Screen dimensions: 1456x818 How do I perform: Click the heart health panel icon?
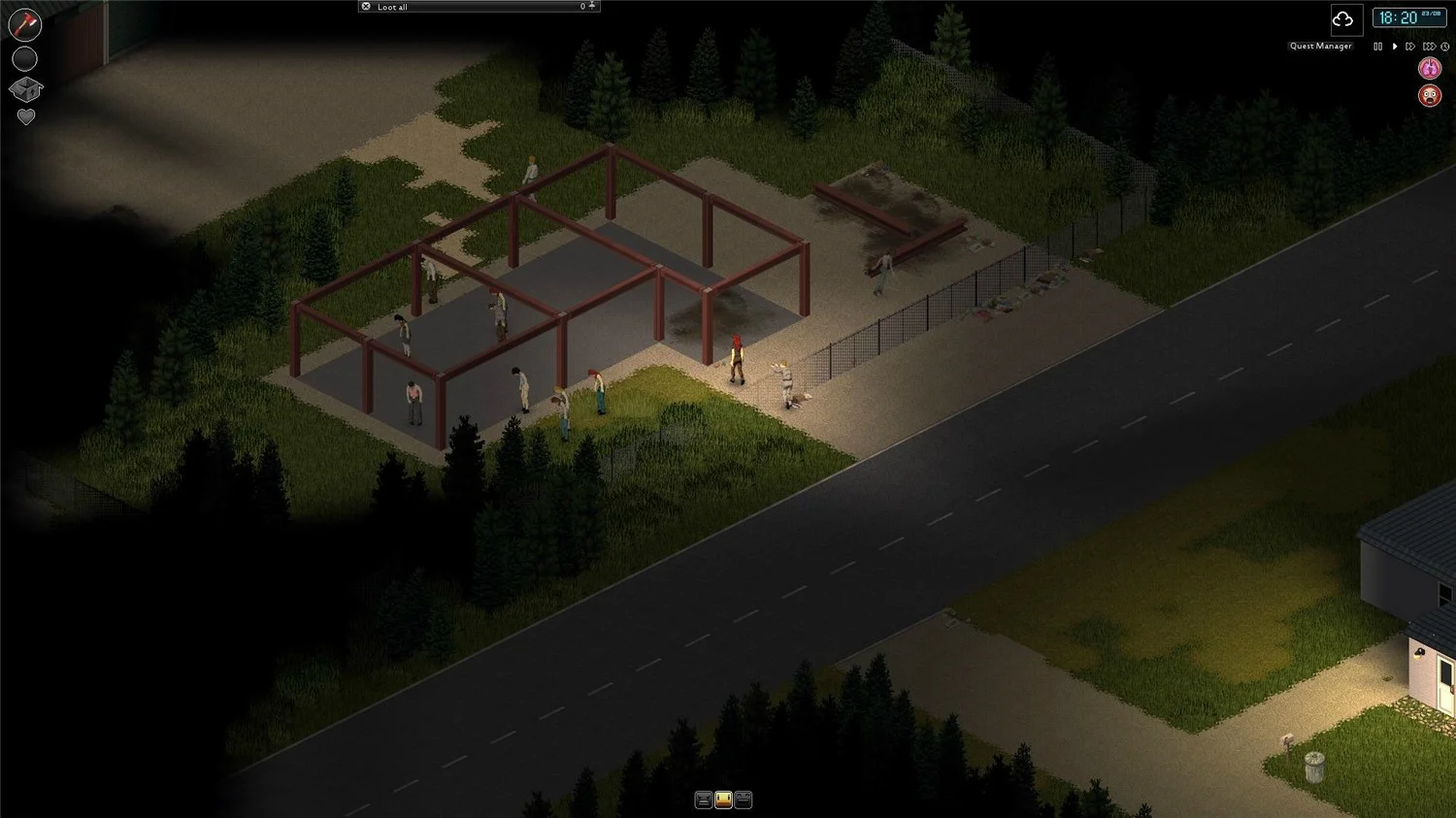coord(25,116)
